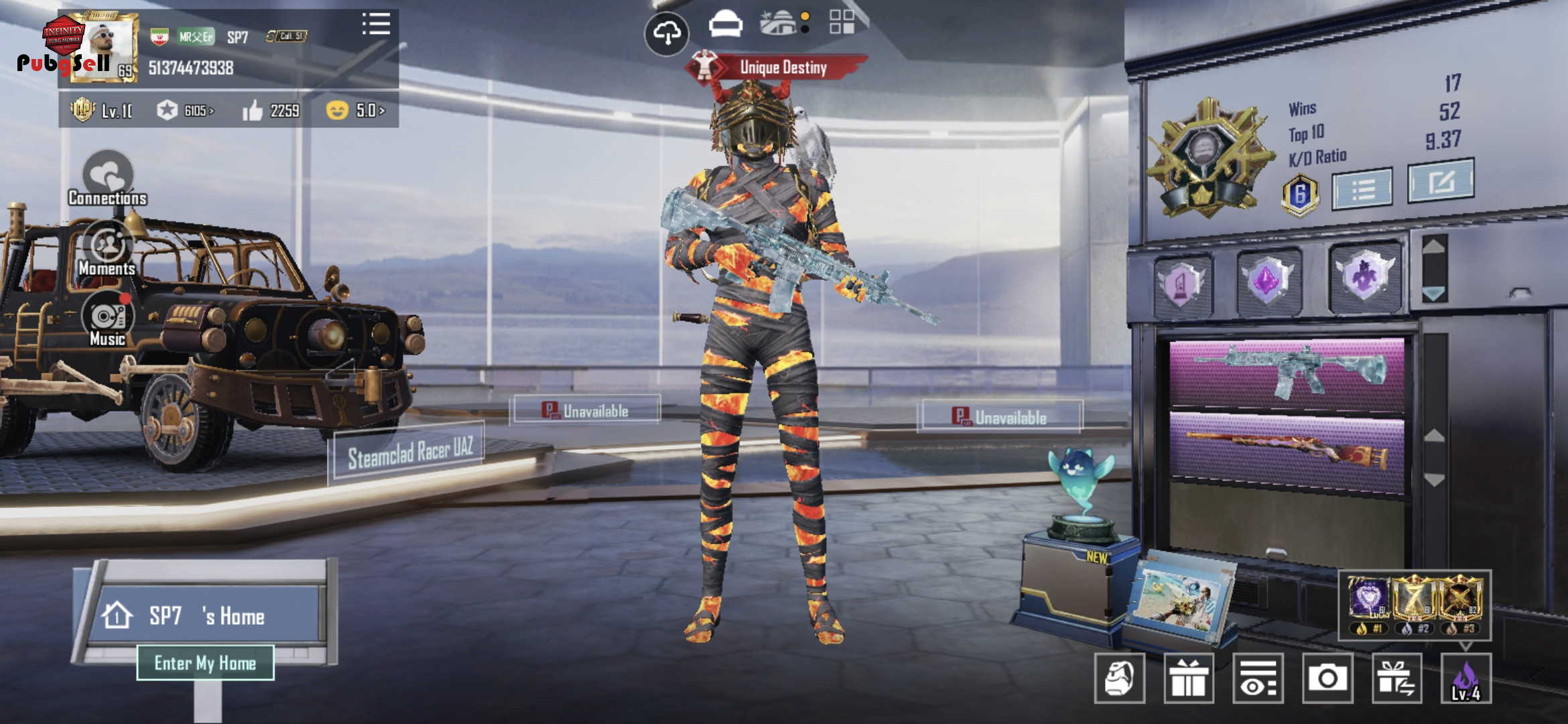
Task: Take a screenshot with the camera button
Action: click(1327, 678)
